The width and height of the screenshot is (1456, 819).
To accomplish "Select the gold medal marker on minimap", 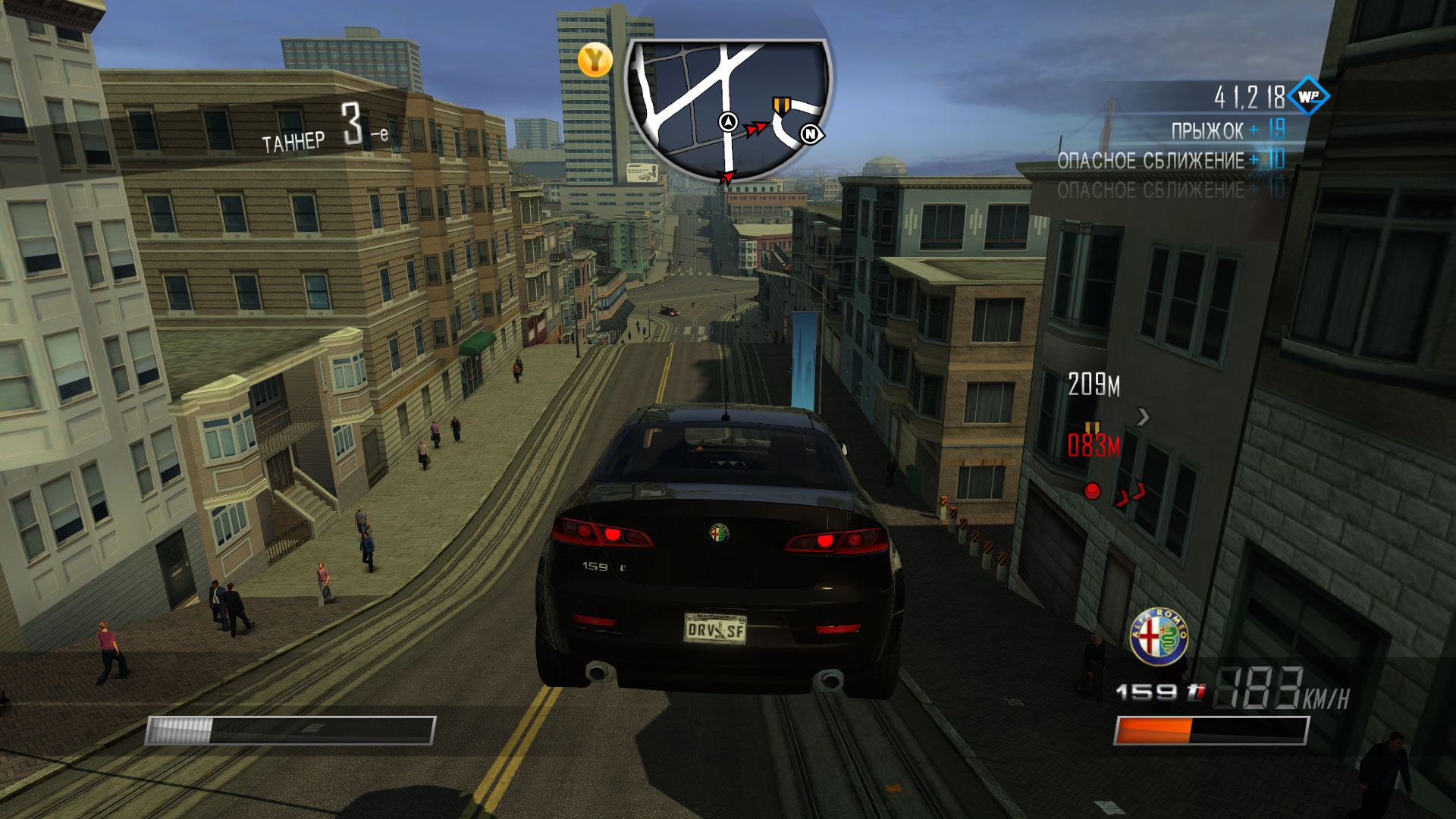I will click(780, 105).
